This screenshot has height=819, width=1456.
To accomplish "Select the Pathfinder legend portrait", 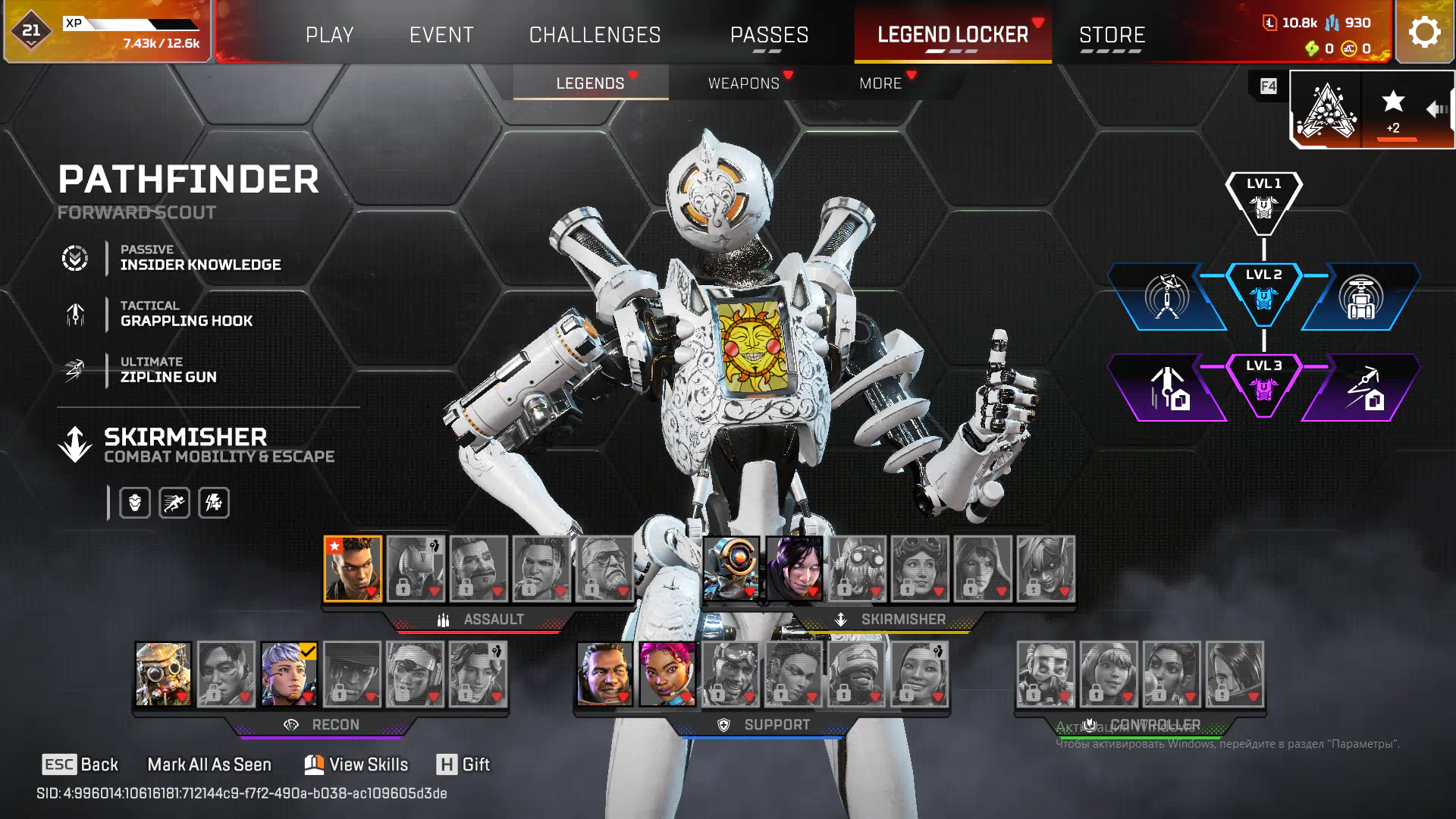I will [731, 568].
